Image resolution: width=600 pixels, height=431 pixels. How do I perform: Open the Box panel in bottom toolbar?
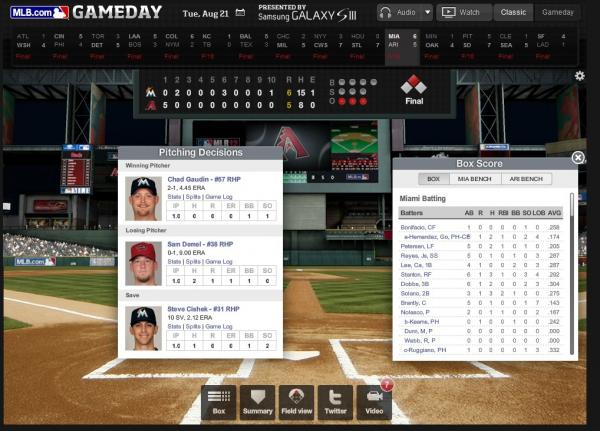[x=220, y=402]
